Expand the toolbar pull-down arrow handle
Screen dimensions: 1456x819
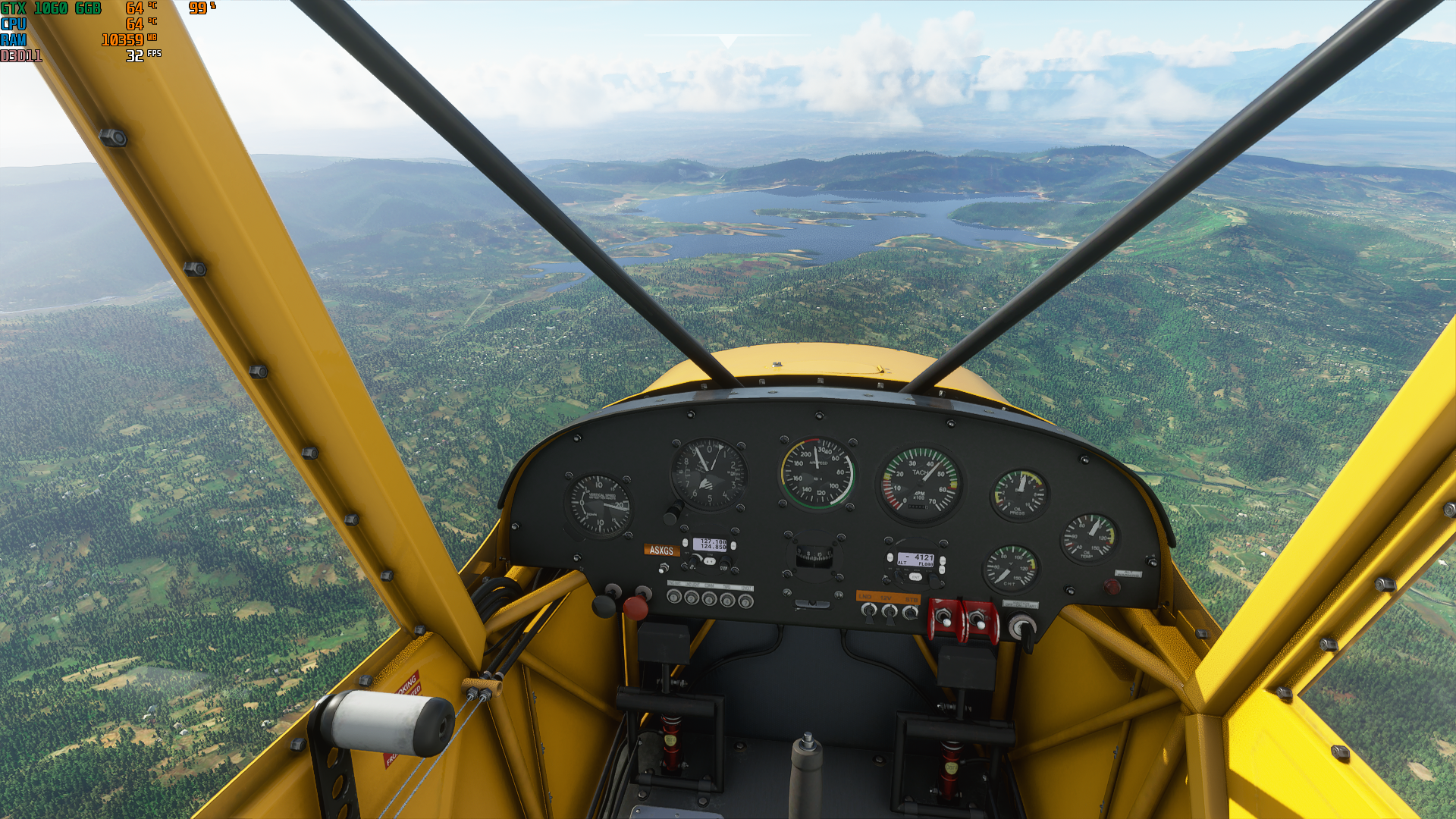(727, 41)
